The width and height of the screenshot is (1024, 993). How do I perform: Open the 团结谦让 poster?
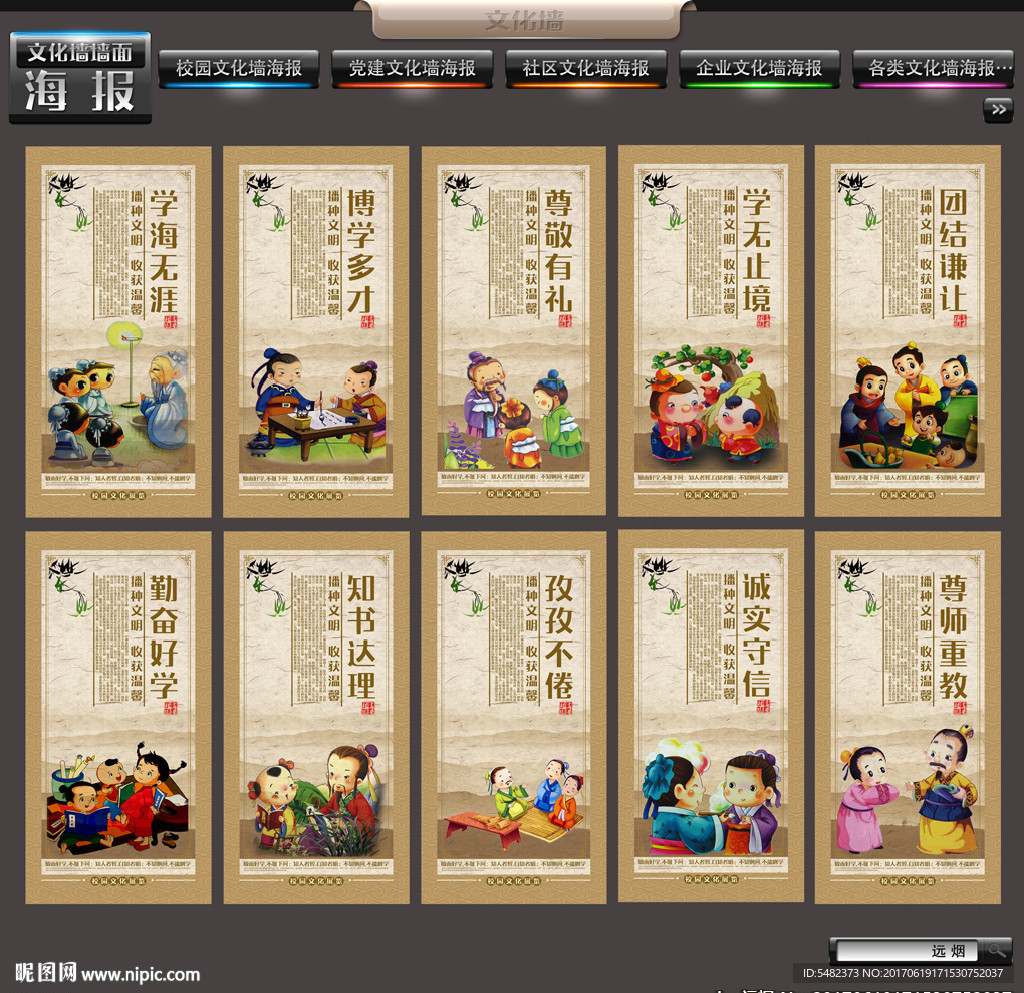coord(908,331)
